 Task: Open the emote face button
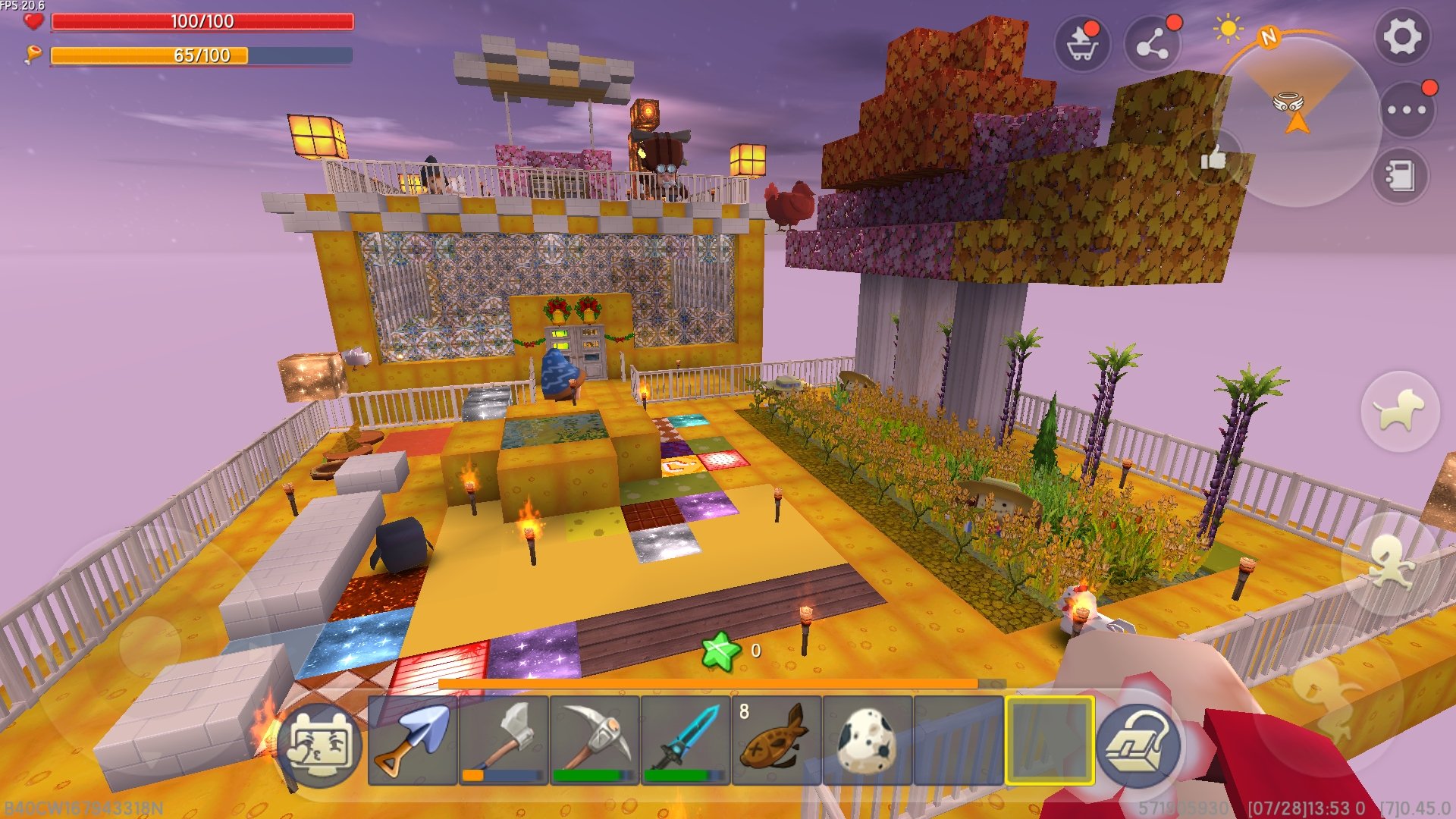pyautogui.click(x=320, y=745)
